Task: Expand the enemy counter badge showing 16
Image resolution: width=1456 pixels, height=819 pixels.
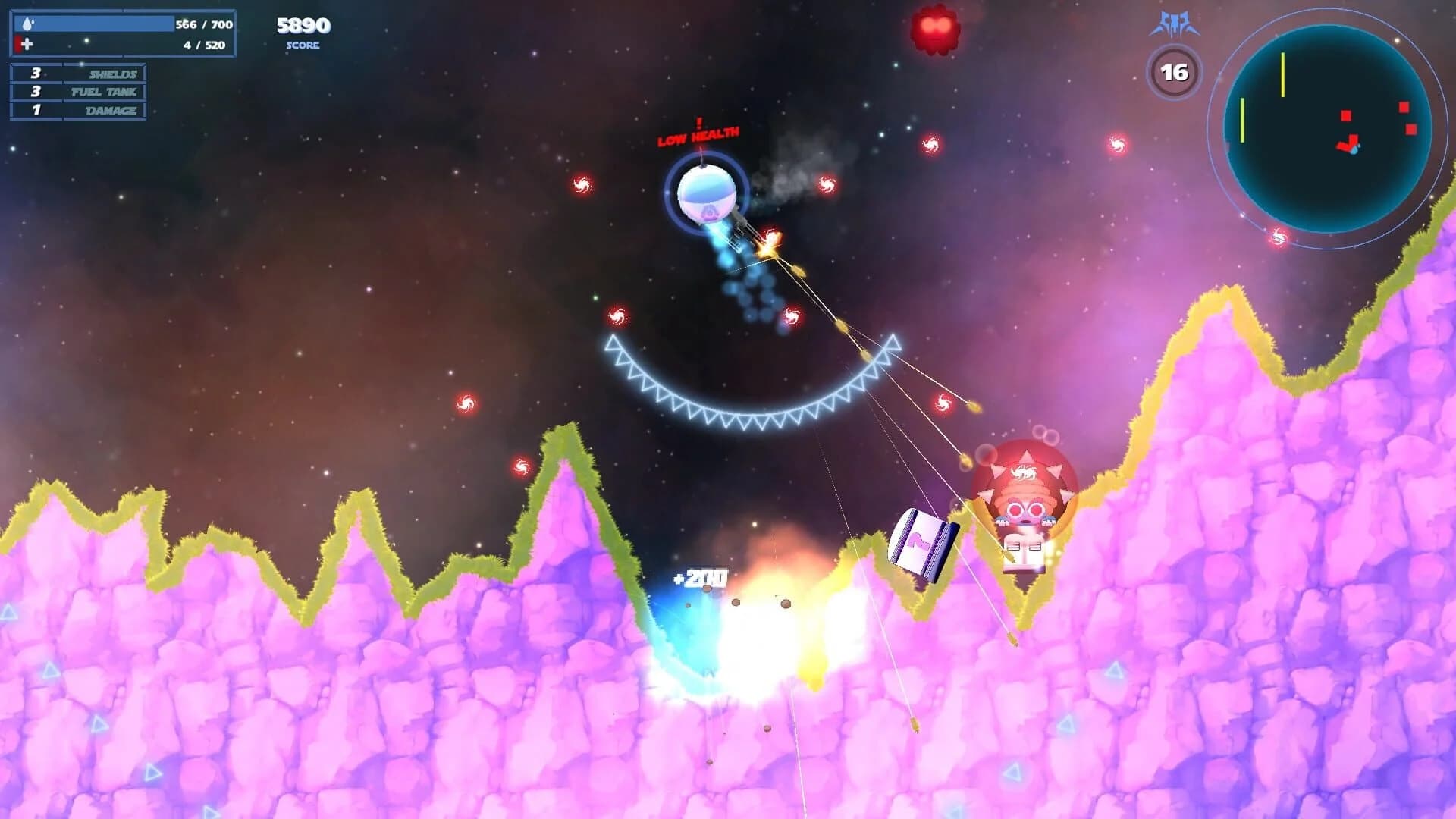Action: (1175, 72)
